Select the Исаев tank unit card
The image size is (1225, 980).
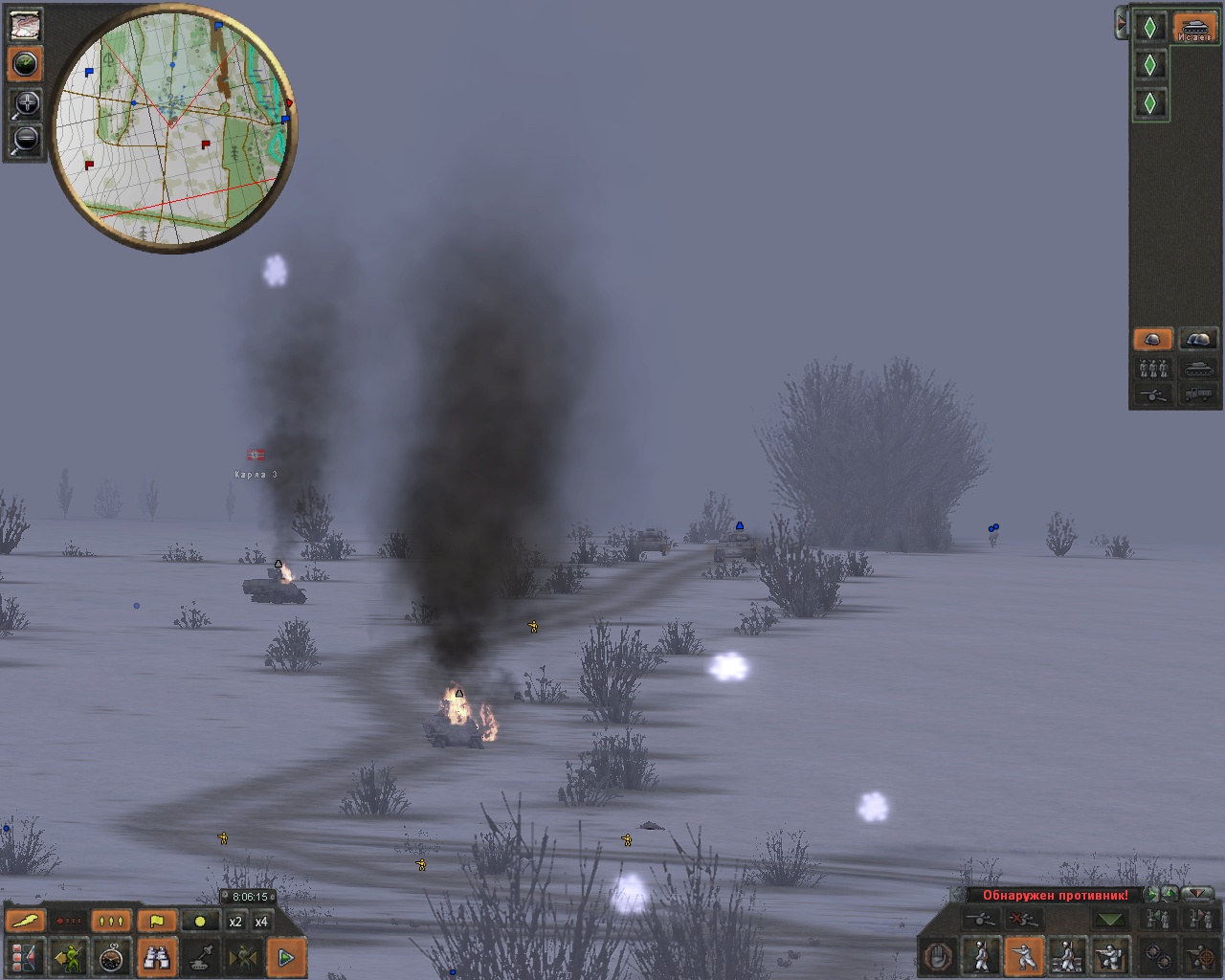coord(1194,27)
